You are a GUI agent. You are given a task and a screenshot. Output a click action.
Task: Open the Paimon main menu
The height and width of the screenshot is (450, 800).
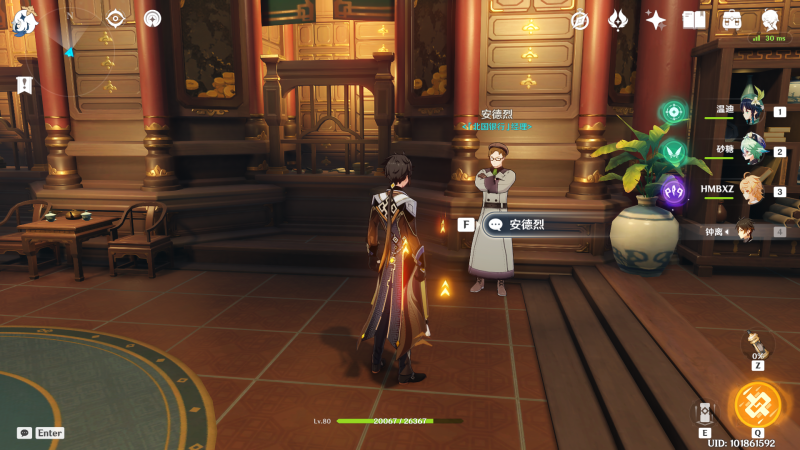[23, 20]
